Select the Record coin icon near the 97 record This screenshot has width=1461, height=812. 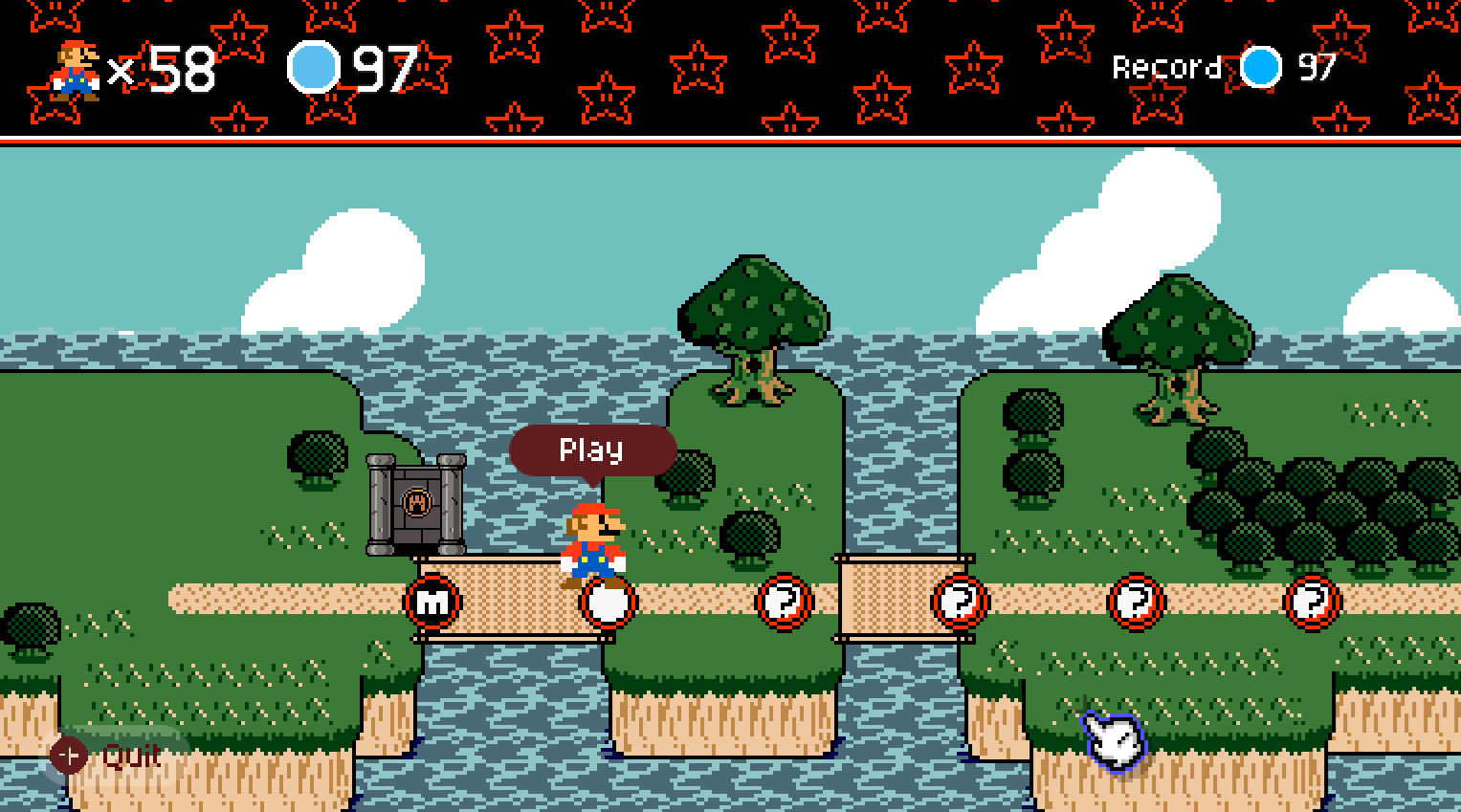[x=1260, y=68]
